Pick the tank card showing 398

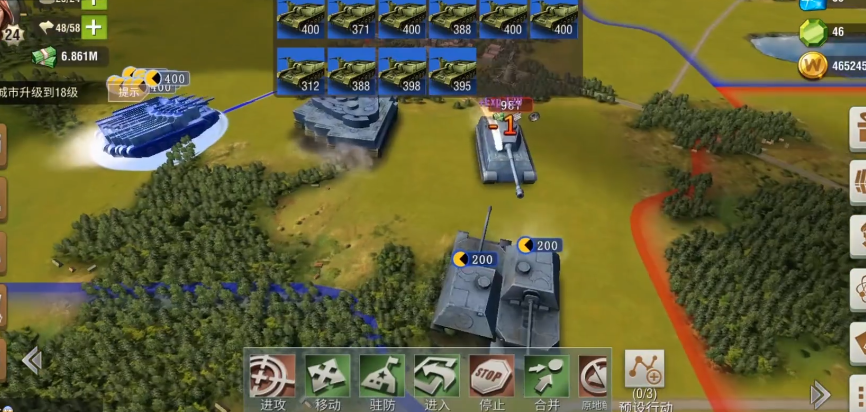[x=404, y=71]
